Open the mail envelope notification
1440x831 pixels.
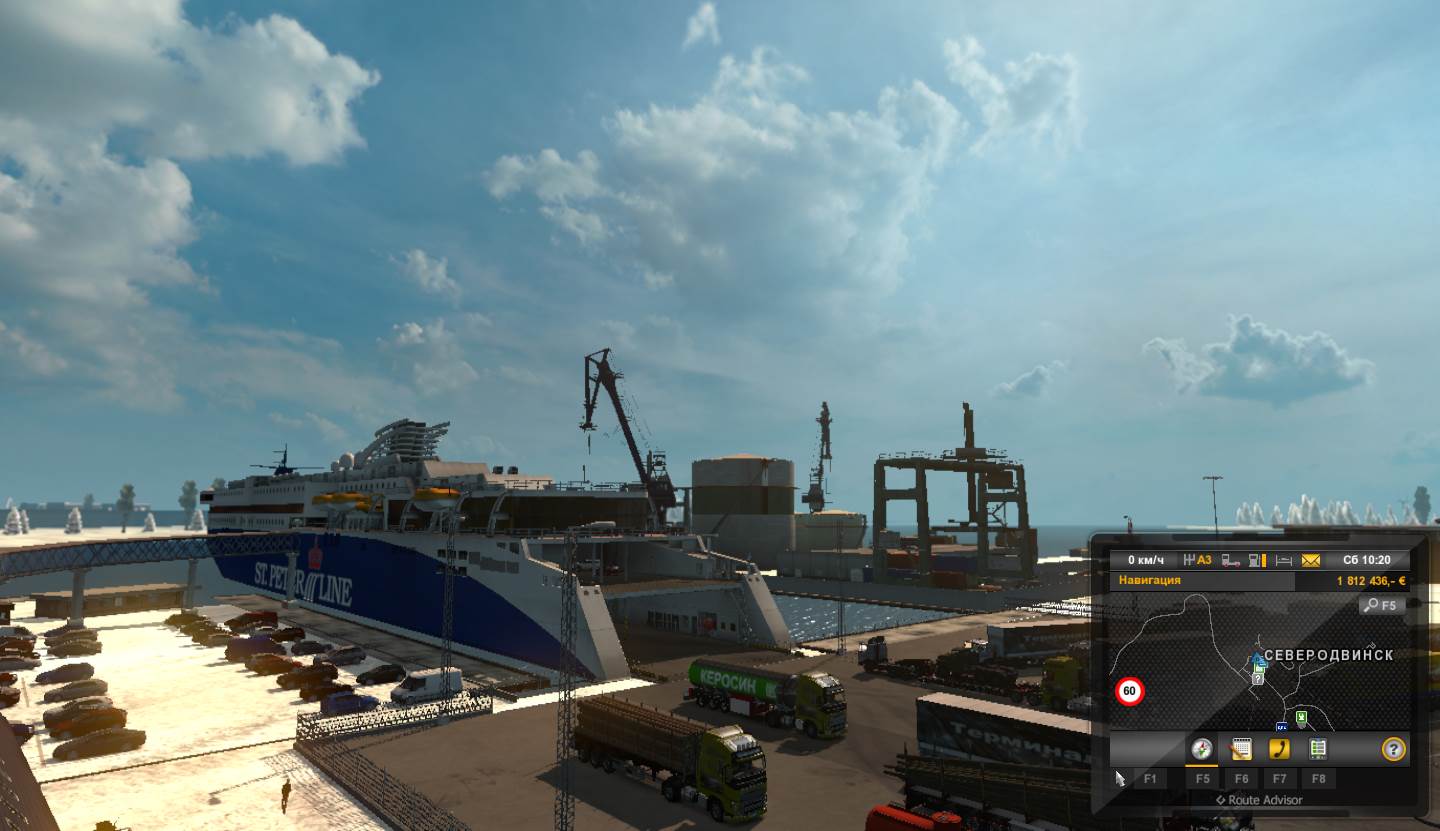pos(1311,561)
